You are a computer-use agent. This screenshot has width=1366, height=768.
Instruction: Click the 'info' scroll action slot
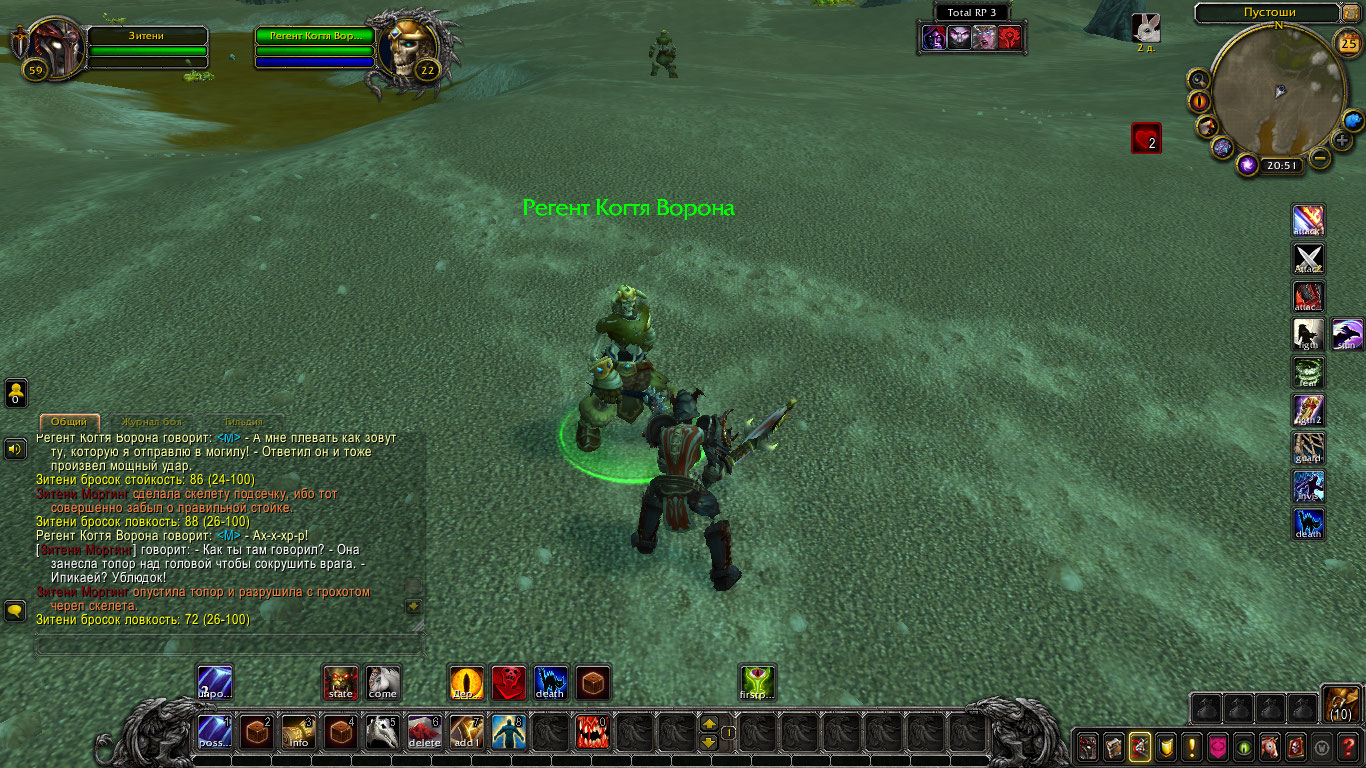[x=299, y=733]
